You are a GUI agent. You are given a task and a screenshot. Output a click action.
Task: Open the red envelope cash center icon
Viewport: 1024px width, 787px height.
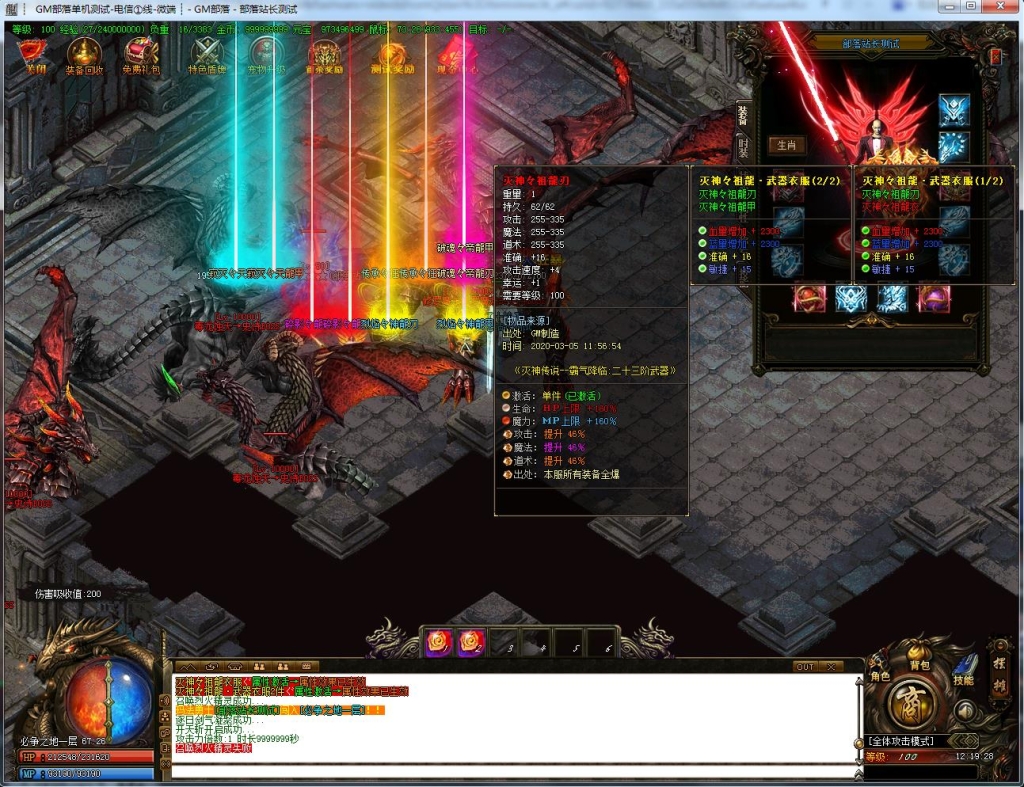tap(449, 54)
